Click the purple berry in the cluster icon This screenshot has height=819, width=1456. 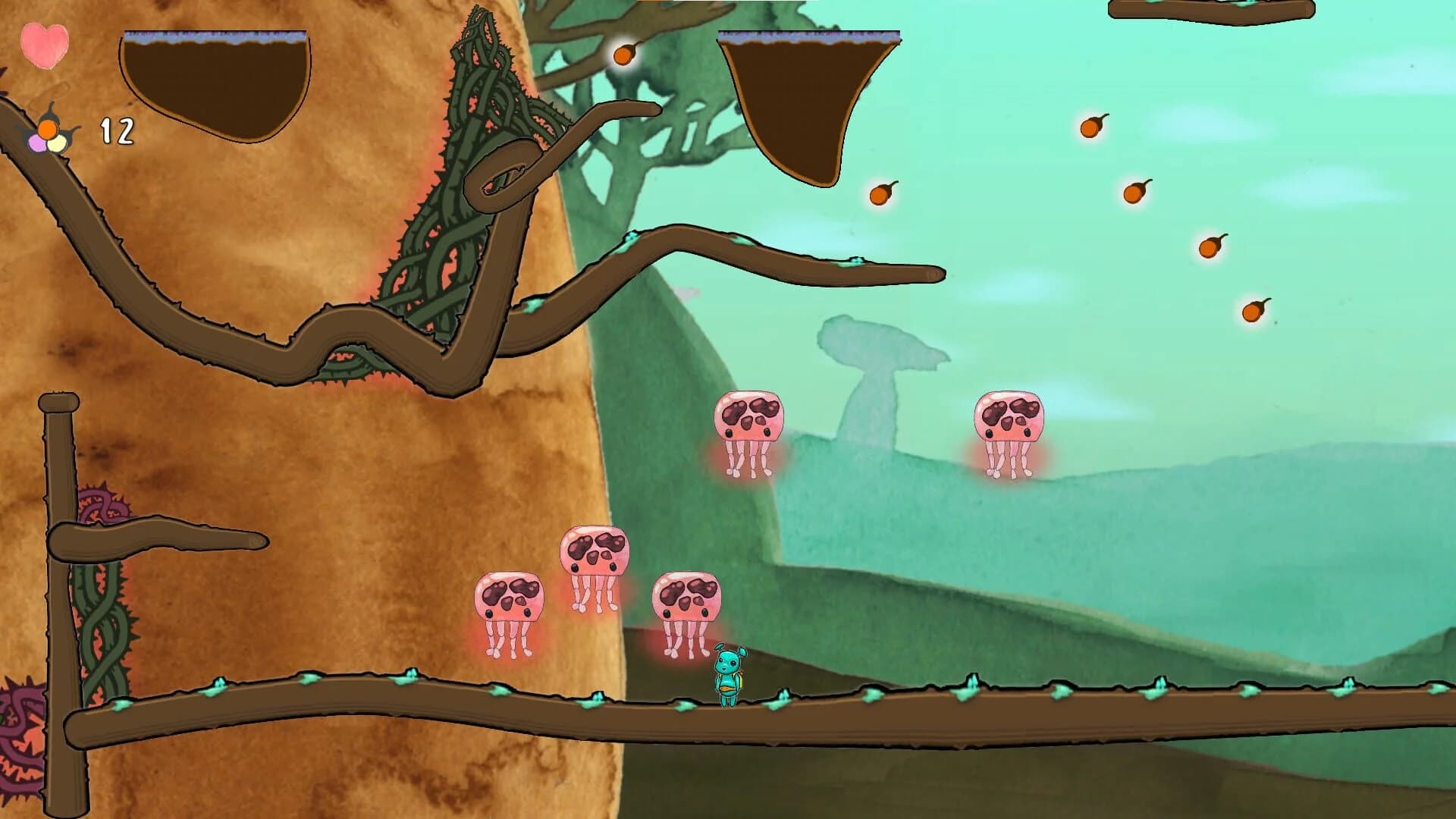click(36, 144)
